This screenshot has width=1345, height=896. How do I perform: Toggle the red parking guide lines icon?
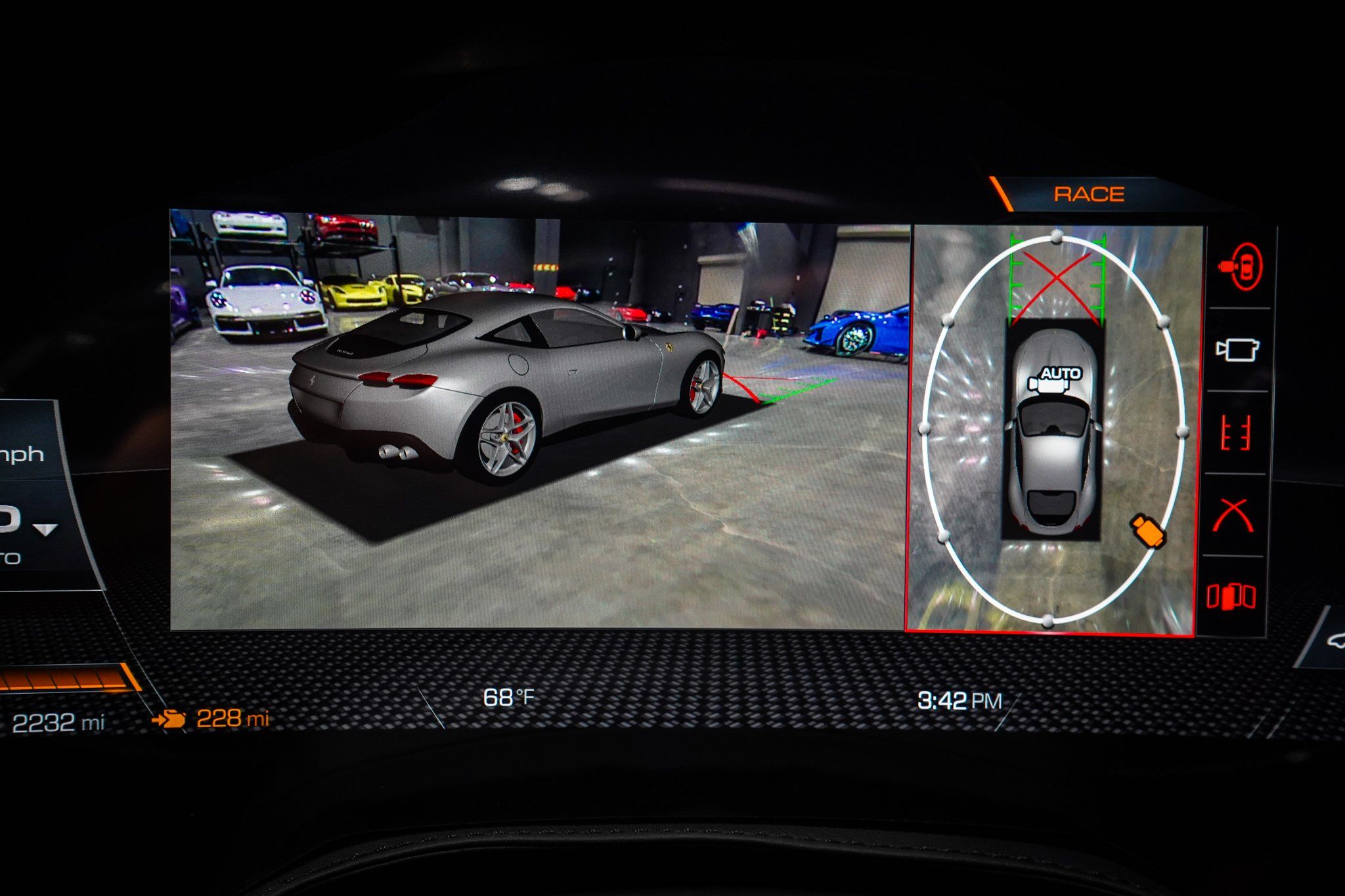tap(1235, 433)
